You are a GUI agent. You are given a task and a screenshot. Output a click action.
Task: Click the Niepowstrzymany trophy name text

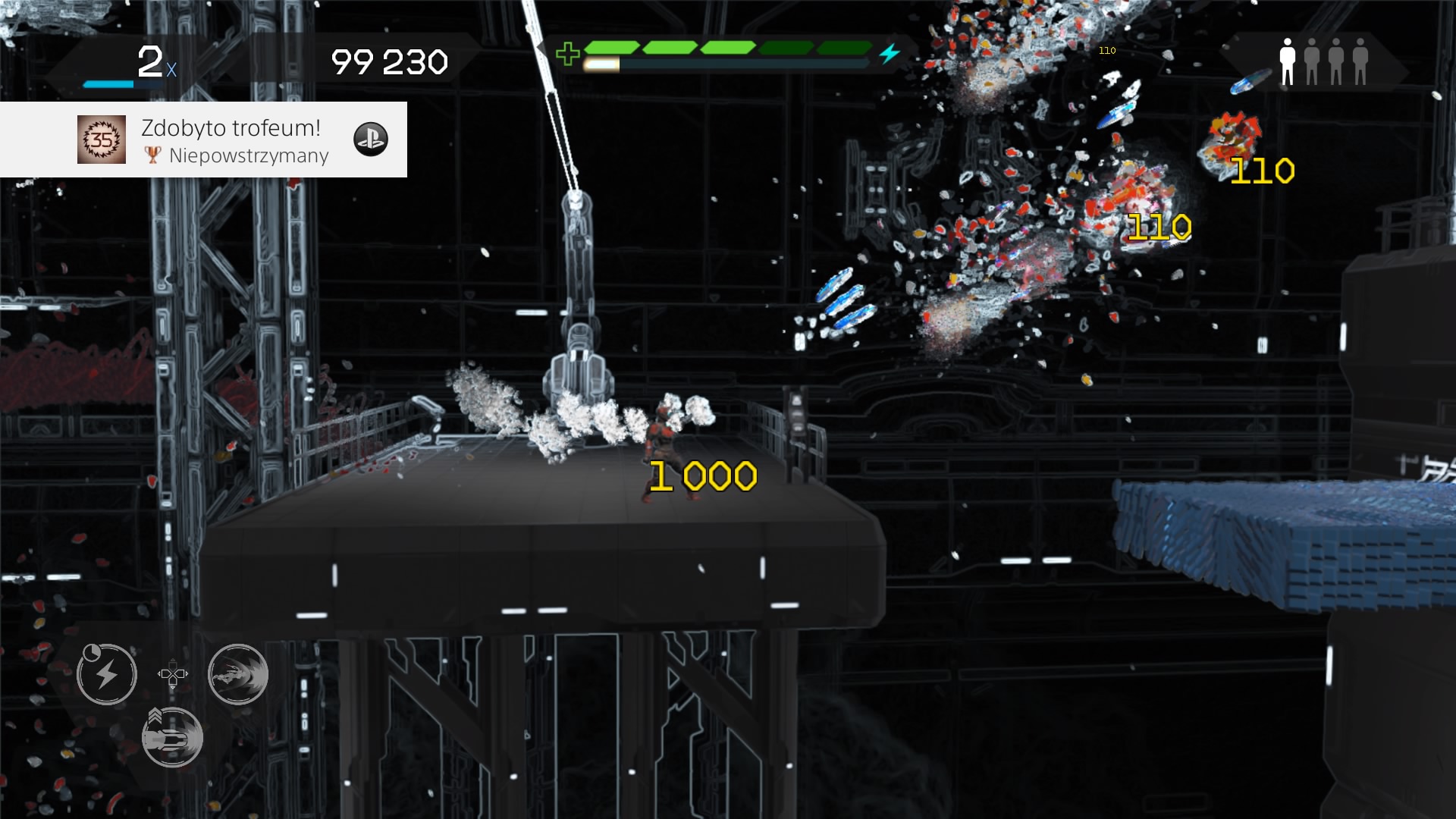[x=250, y=157]
